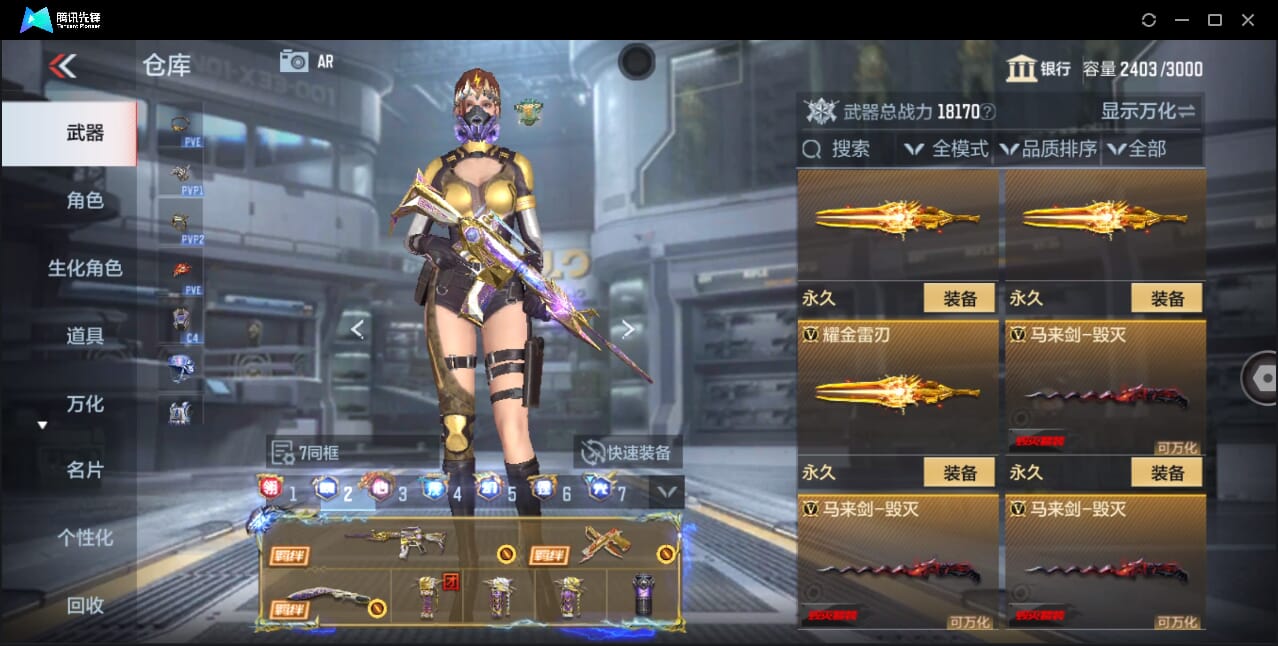Viewport: 1278px width, 646px height.
Task: Use the 快速装备 quick equip button
Action: point(628,453)
